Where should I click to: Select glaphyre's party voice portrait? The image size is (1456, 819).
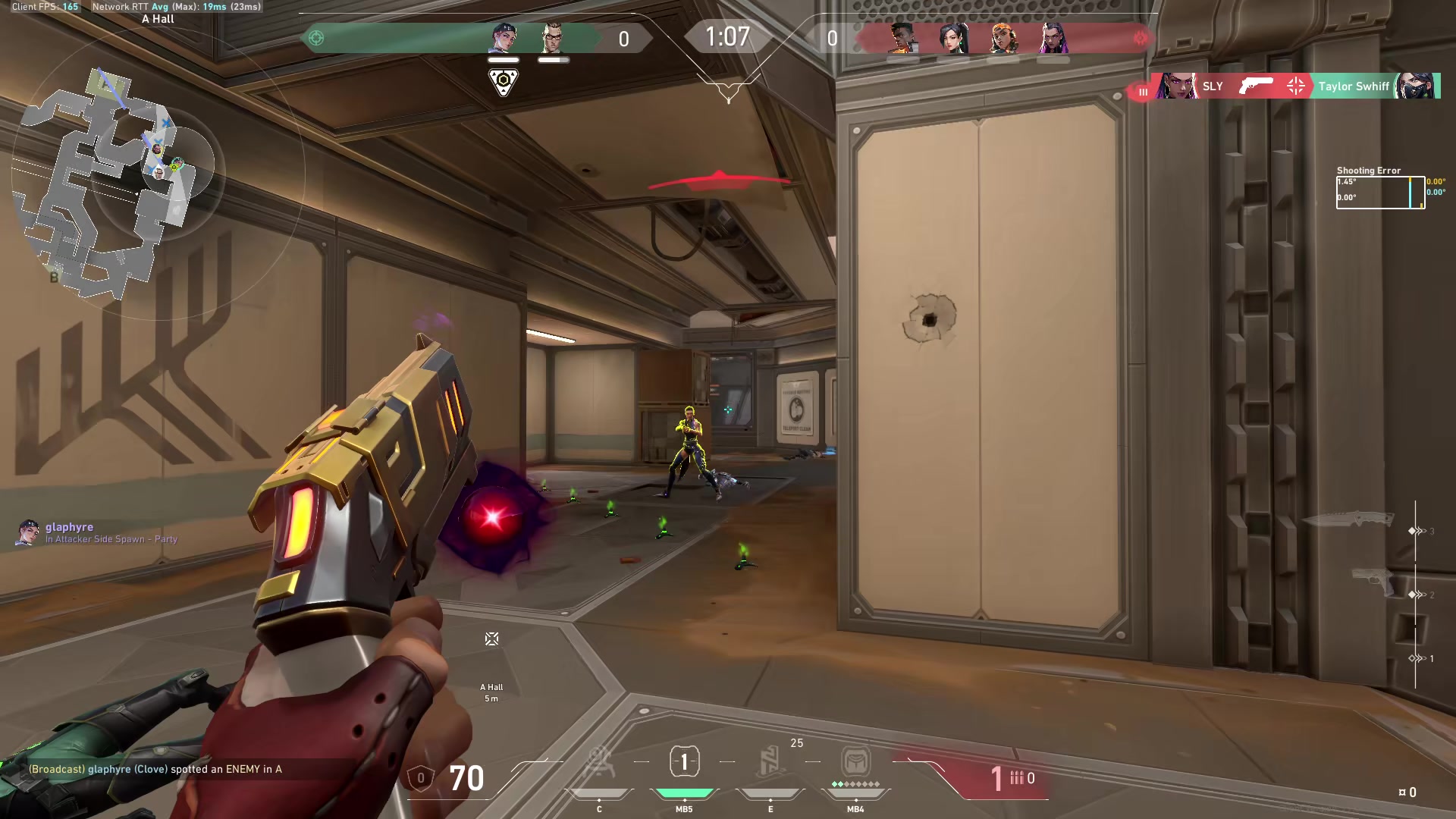click(x=28, y=532)
